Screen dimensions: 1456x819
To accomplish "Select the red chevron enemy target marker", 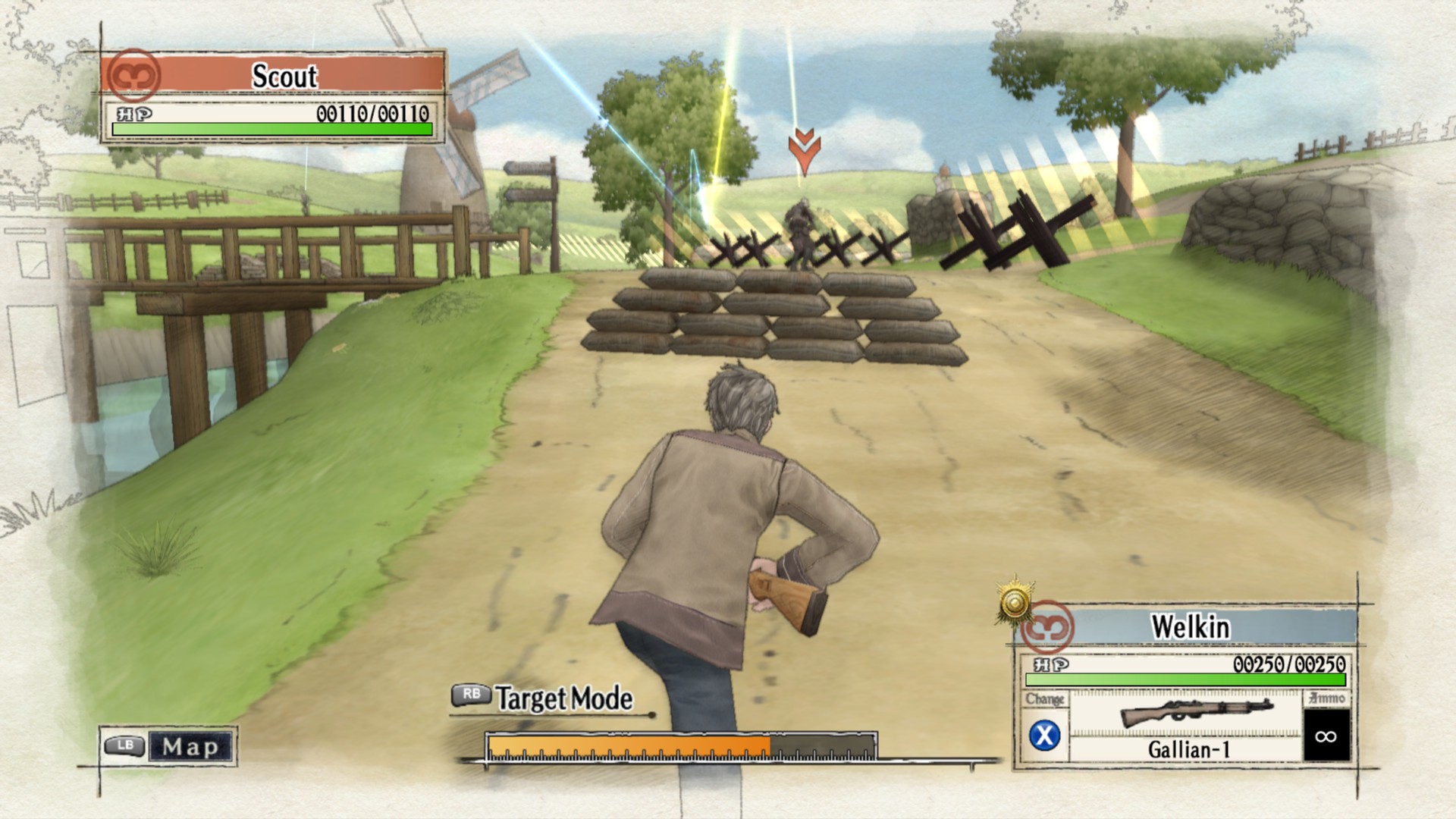I will point(804,150).
